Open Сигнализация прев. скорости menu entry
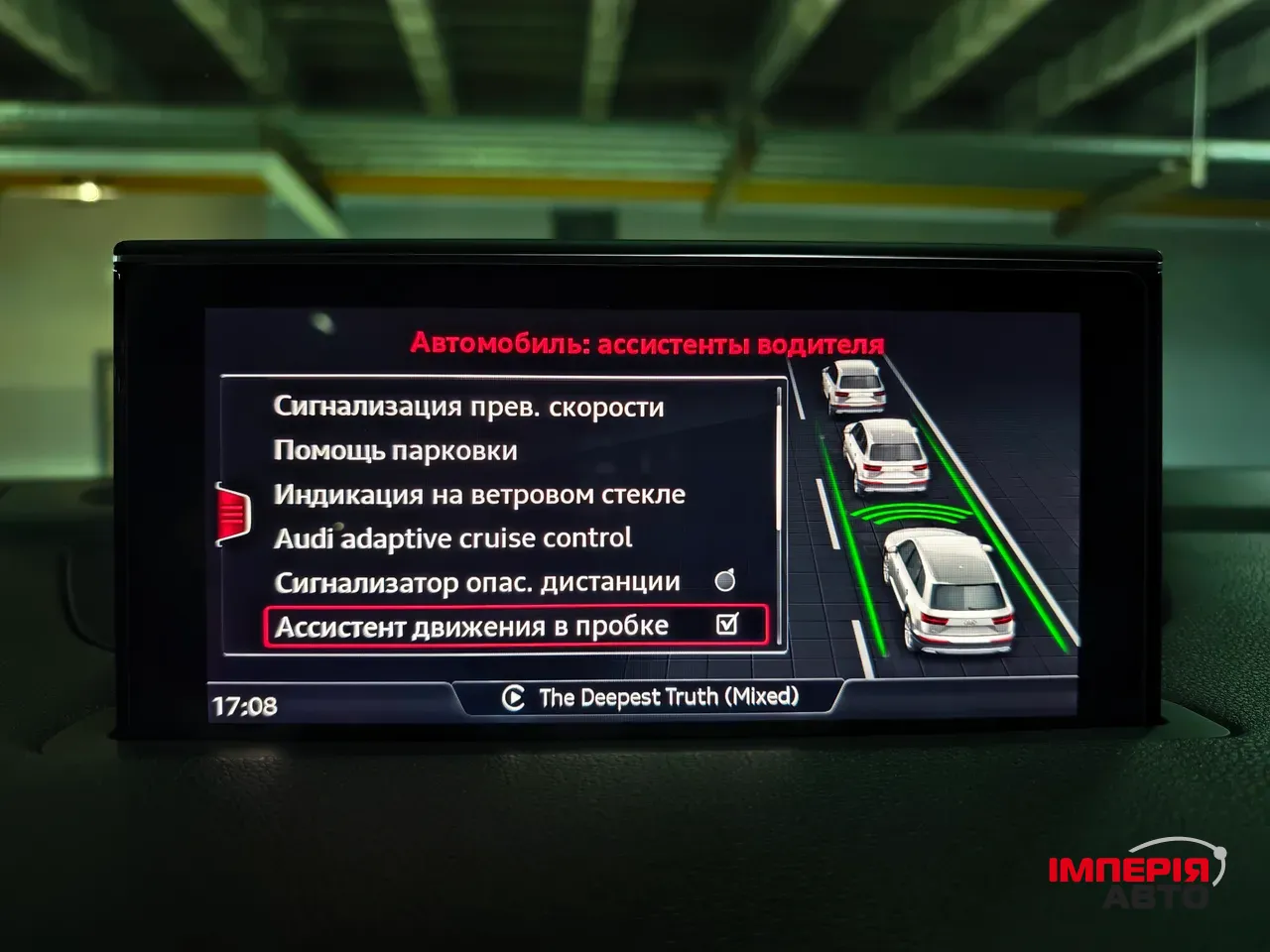 click(468, 407)
